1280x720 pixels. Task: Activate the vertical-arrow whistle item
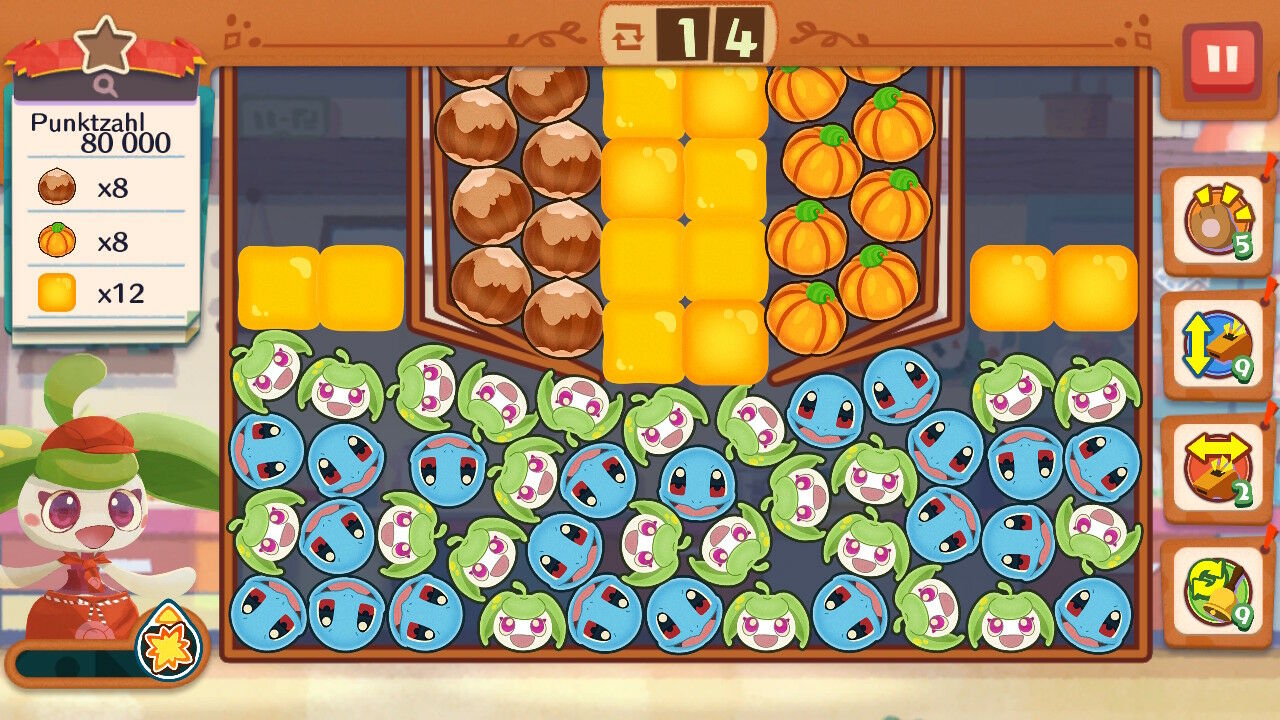(x=1217, y=346)
